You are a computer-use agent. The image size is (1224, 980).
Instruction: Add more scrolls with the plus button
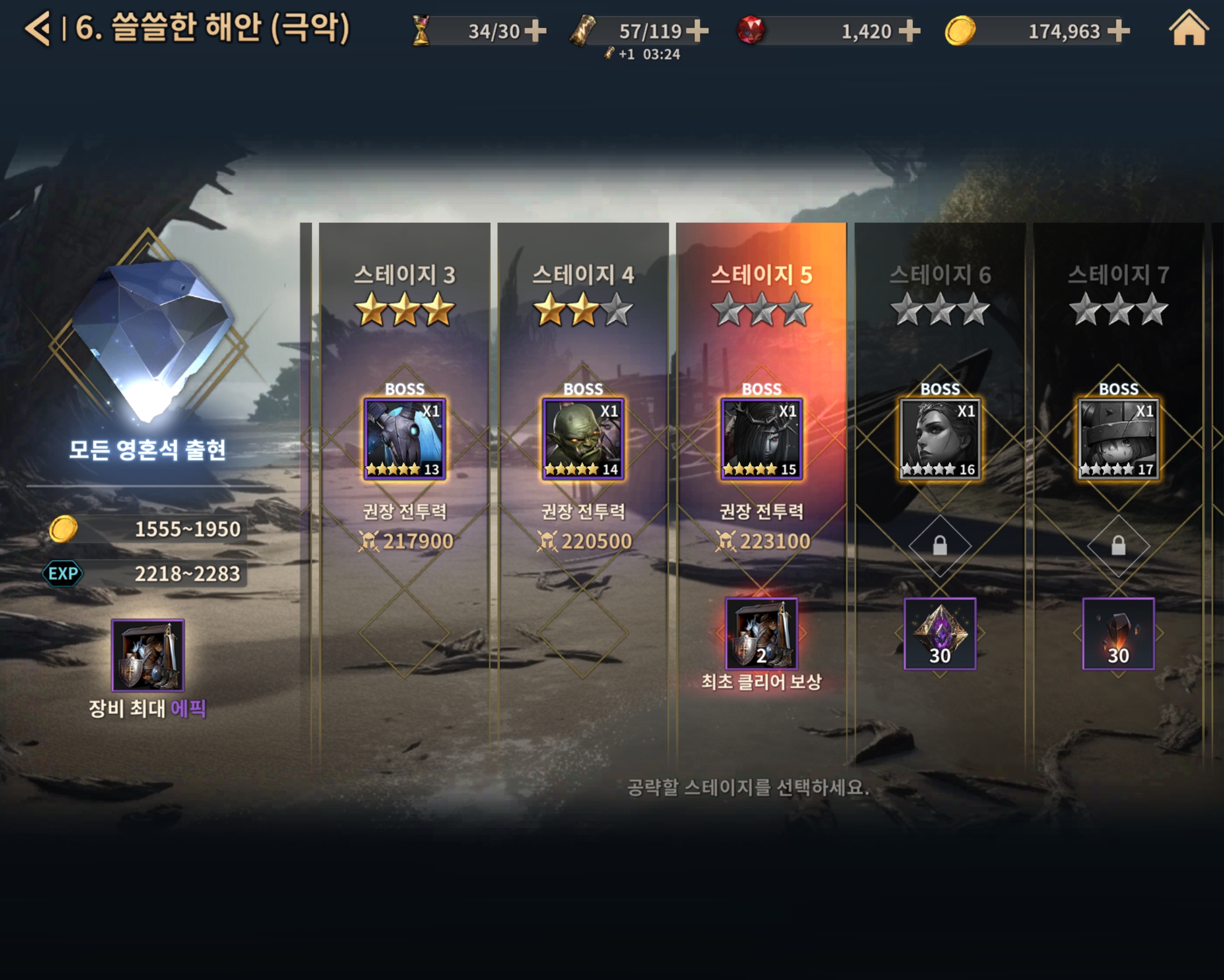point(697,31)
